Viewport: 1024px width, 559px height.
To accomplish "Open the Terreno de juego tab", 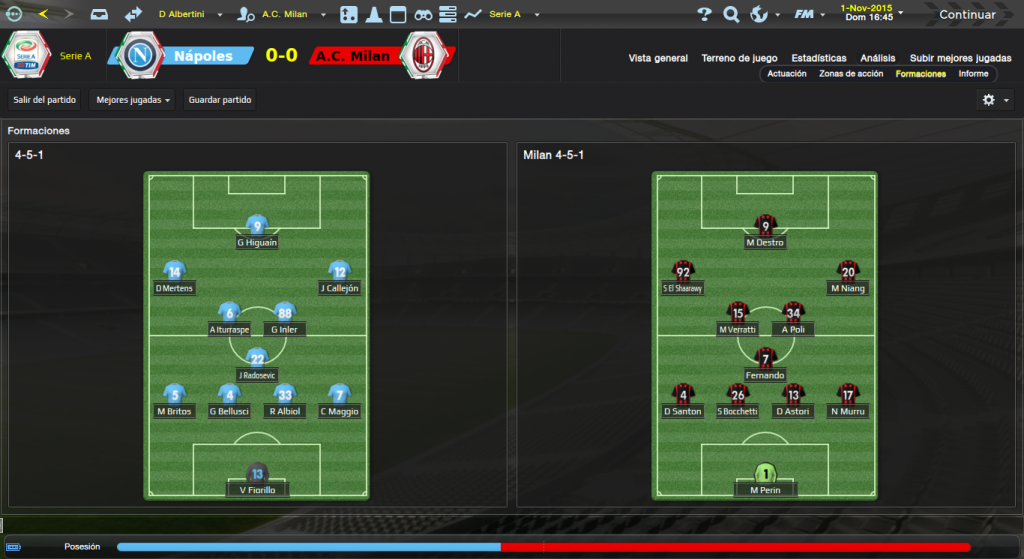I will [x=739, y=58].
